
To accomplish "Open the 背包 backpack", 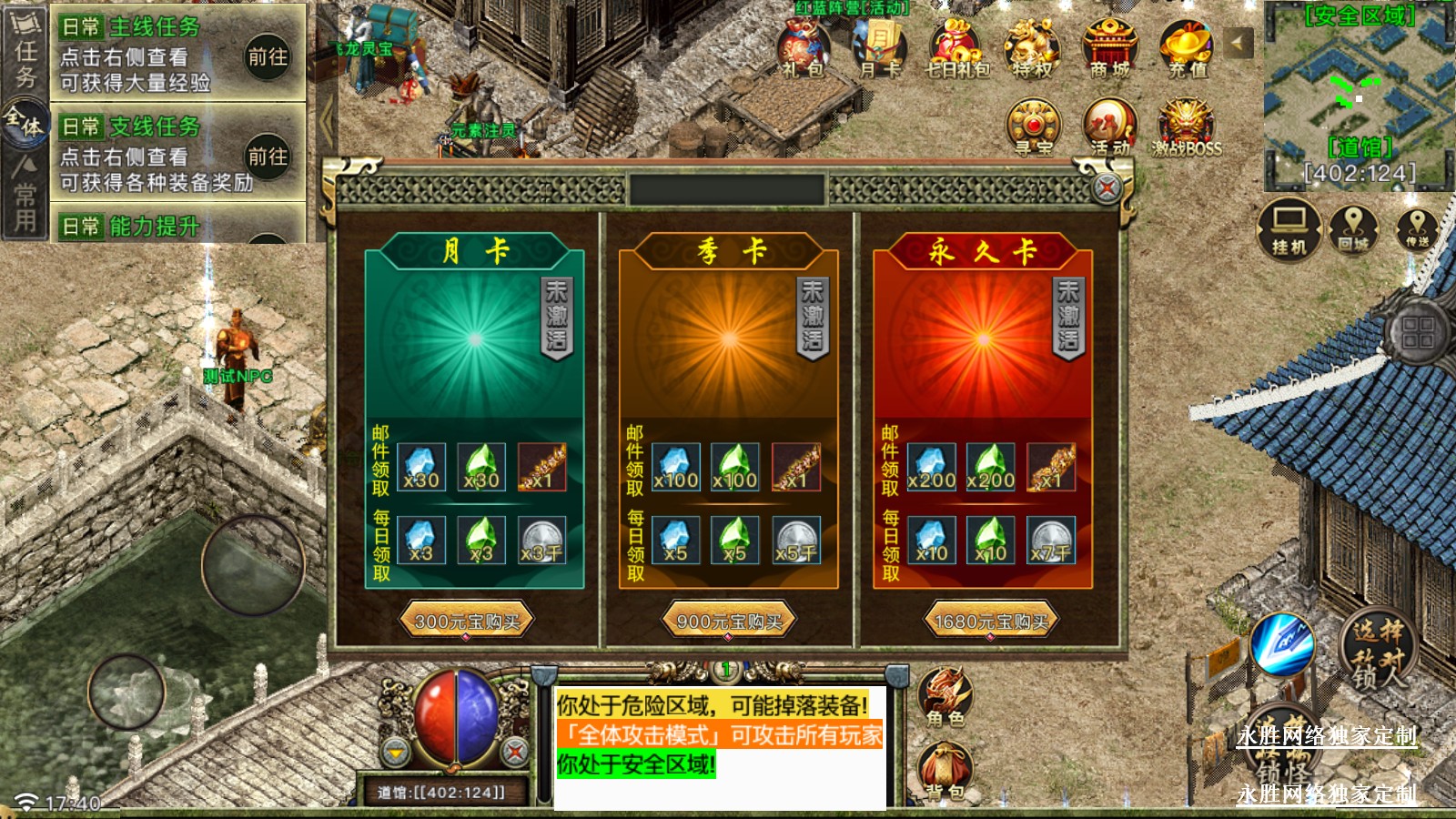I will [x=945, y=772].
